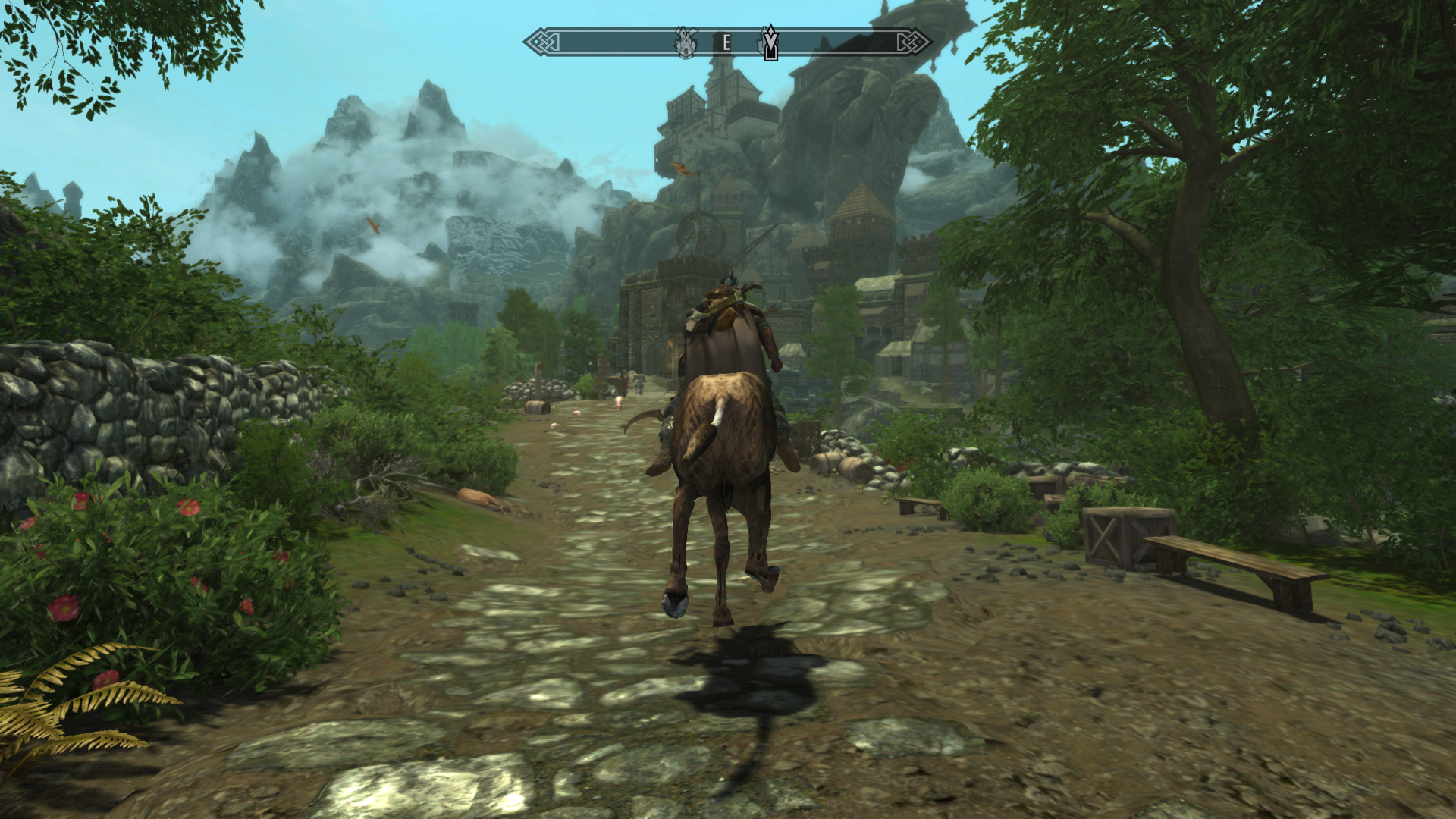The width and height of the screenshot is (1456, 819).
Task: Click the windmill fort marker on the compass
Action: tap(686, 43)
